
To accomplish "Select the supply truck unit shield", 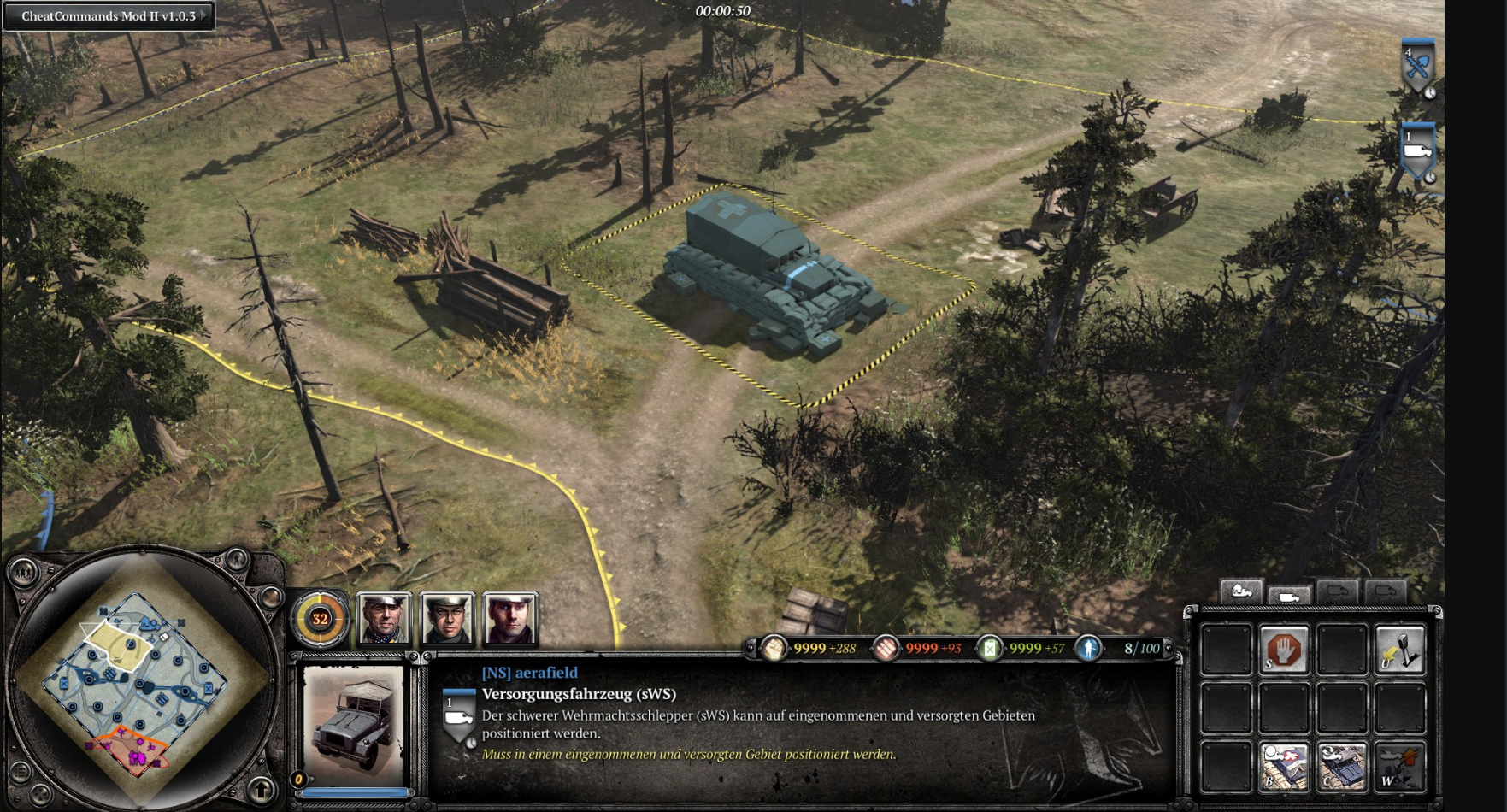I will click(x=1417, y=151).
